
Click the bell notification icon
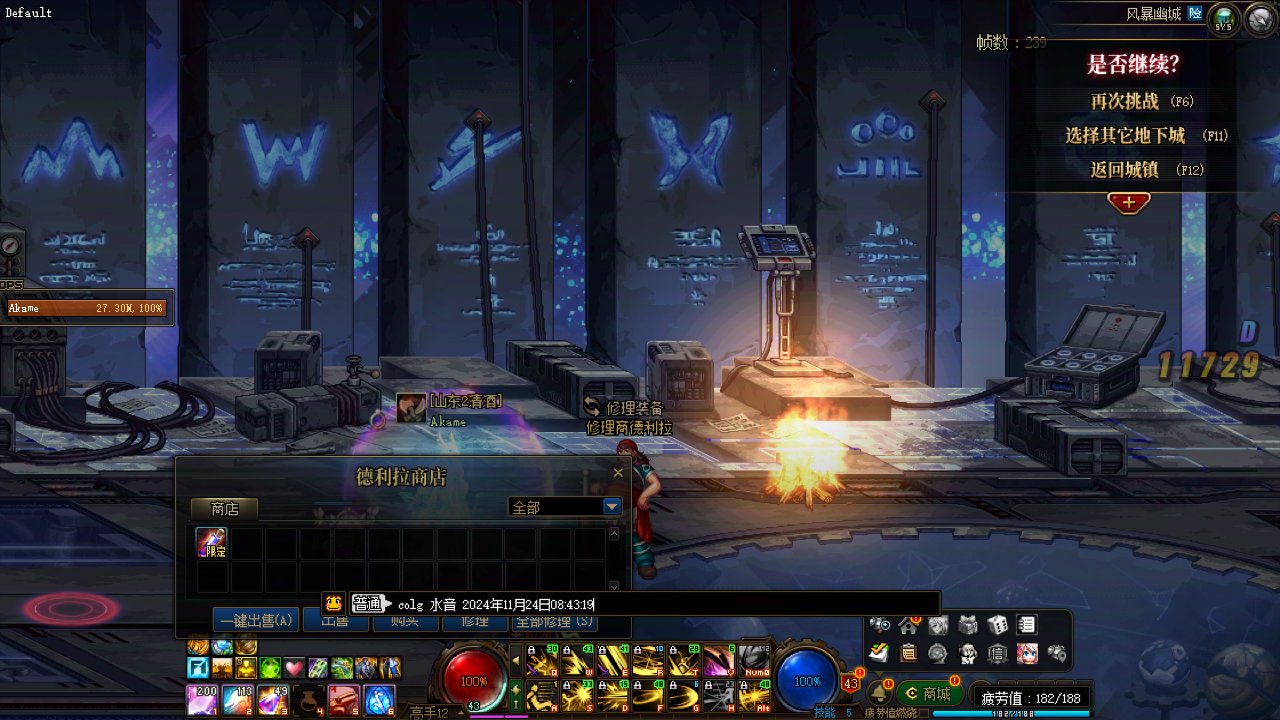click(877, 692)
